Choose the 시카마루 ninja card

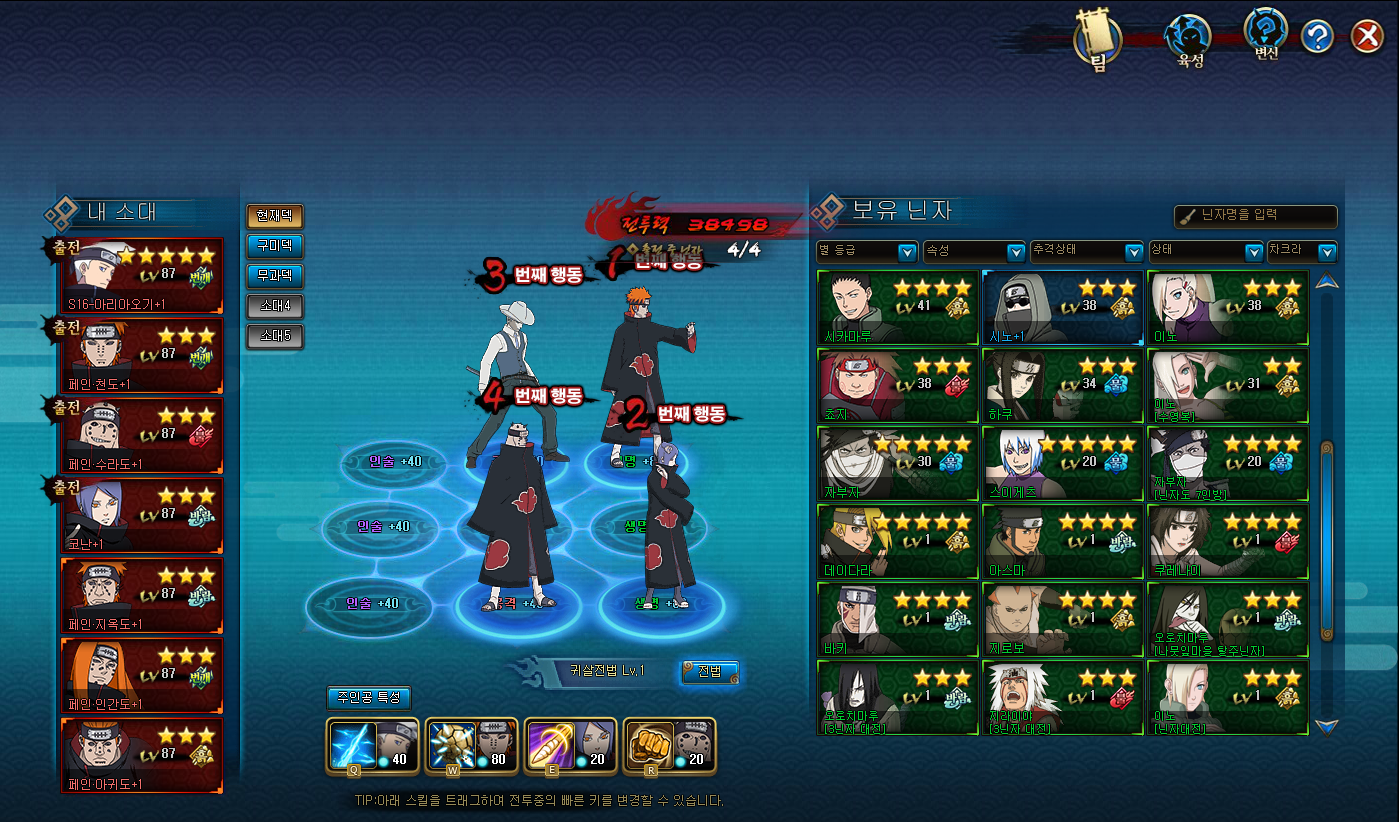[x=897, y=307]
